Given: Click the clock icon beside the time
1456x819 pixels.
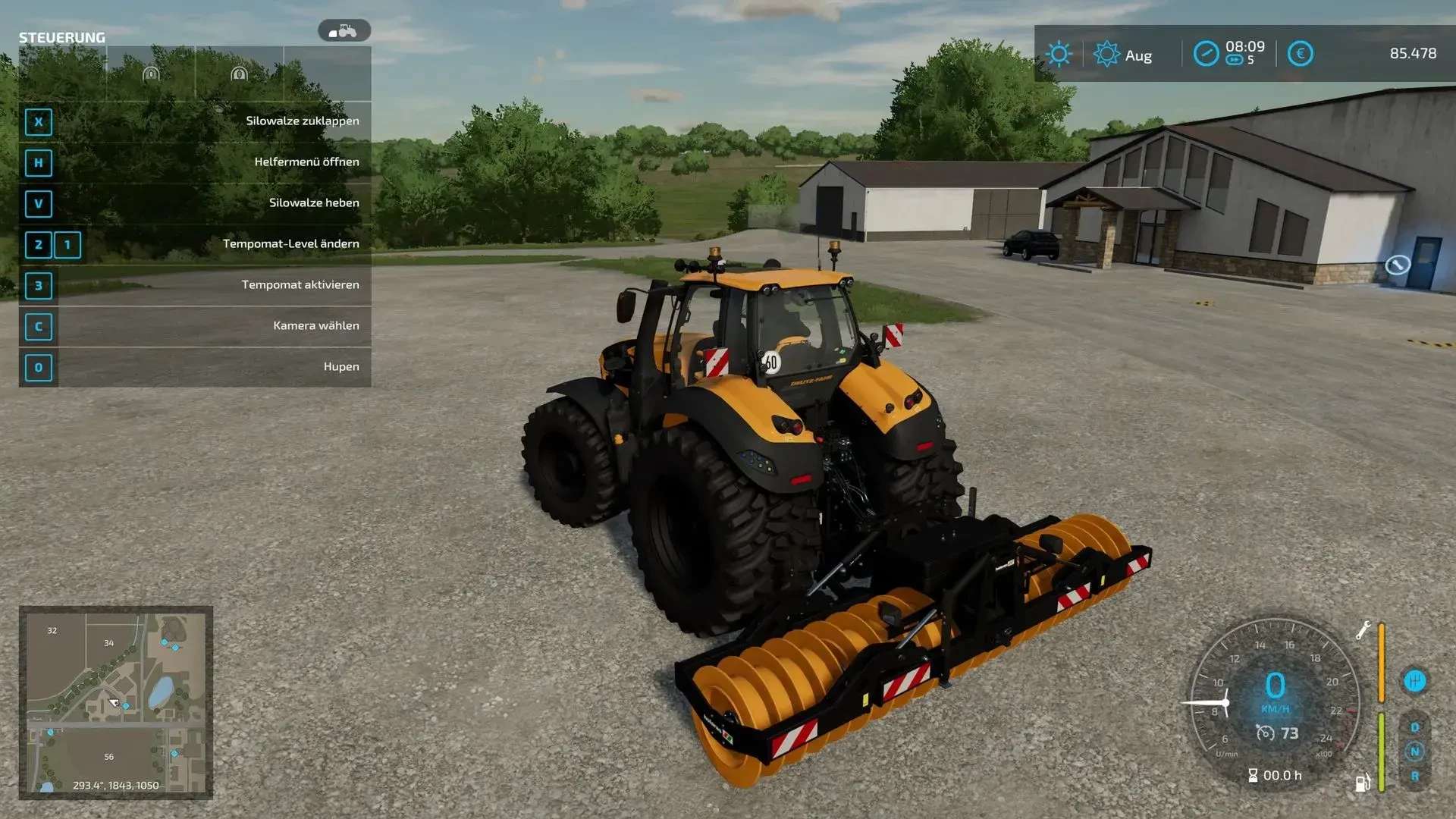Looking at the screenshot, I should click(x=1205, y=54).
